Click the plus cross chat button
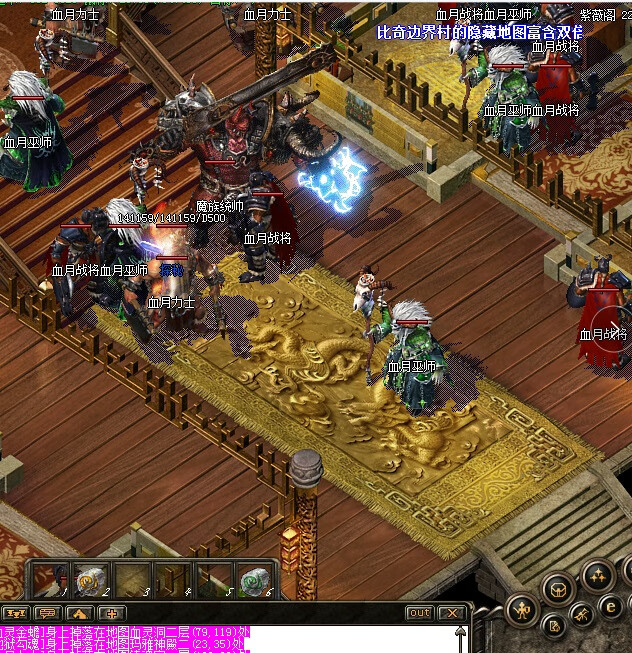The height and width of the screenshot is (653, 632). click(x=112, y=612)
